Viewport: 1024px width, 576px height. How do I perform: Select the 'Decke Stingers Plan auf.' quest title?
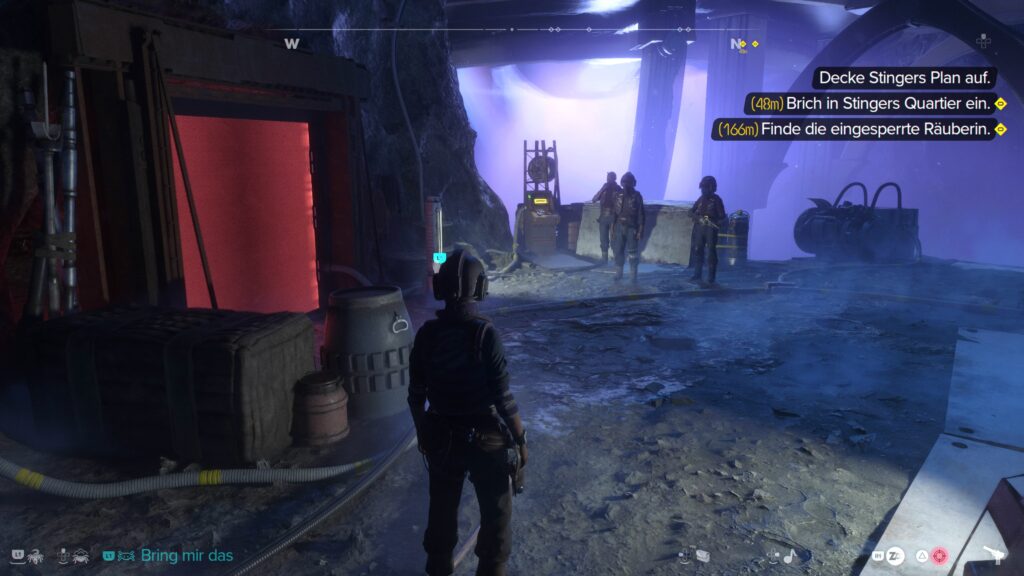[902, 77]
